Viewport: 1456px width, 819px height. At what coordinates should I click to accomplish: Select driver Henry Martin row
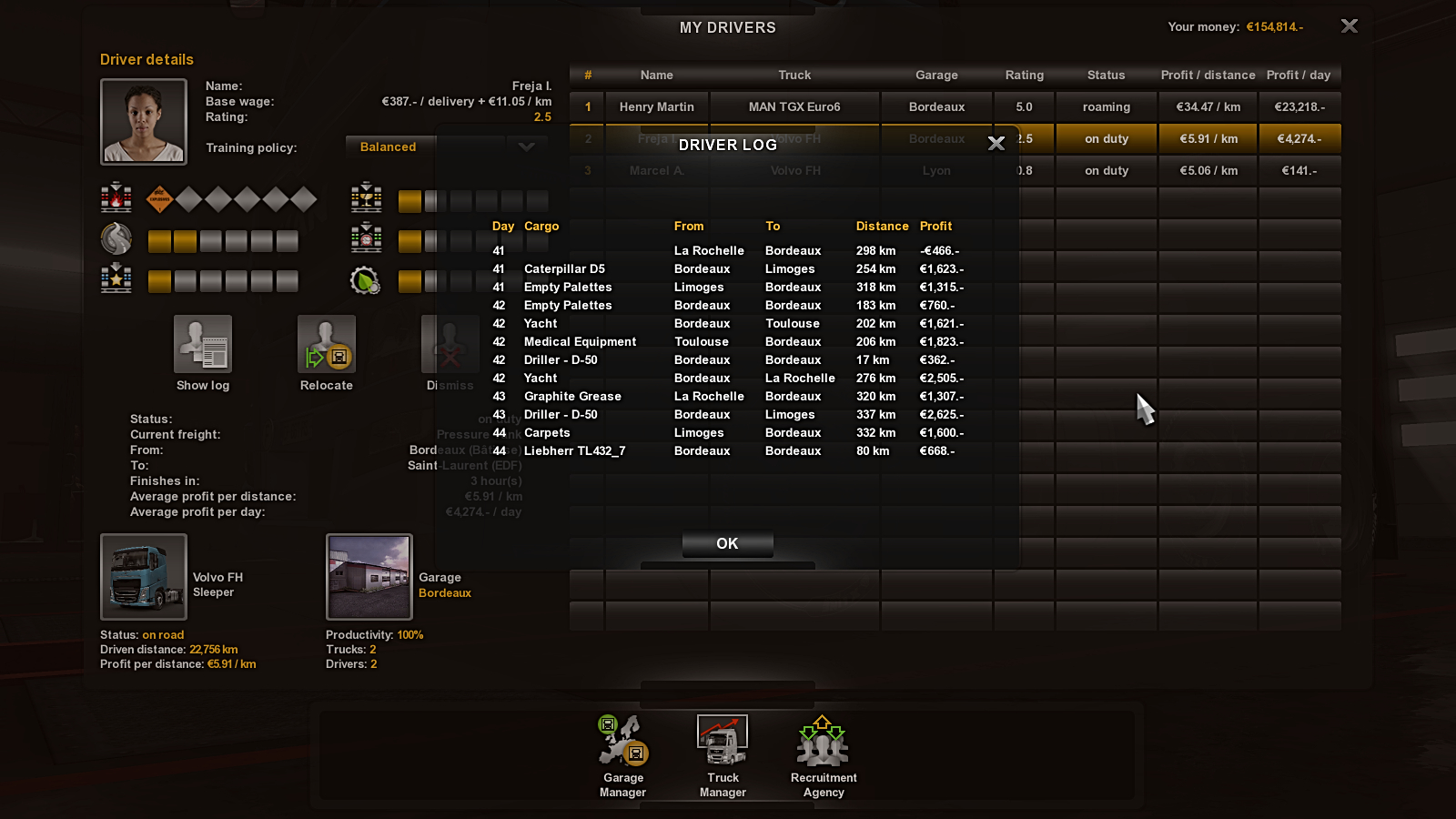coord(657,106)
